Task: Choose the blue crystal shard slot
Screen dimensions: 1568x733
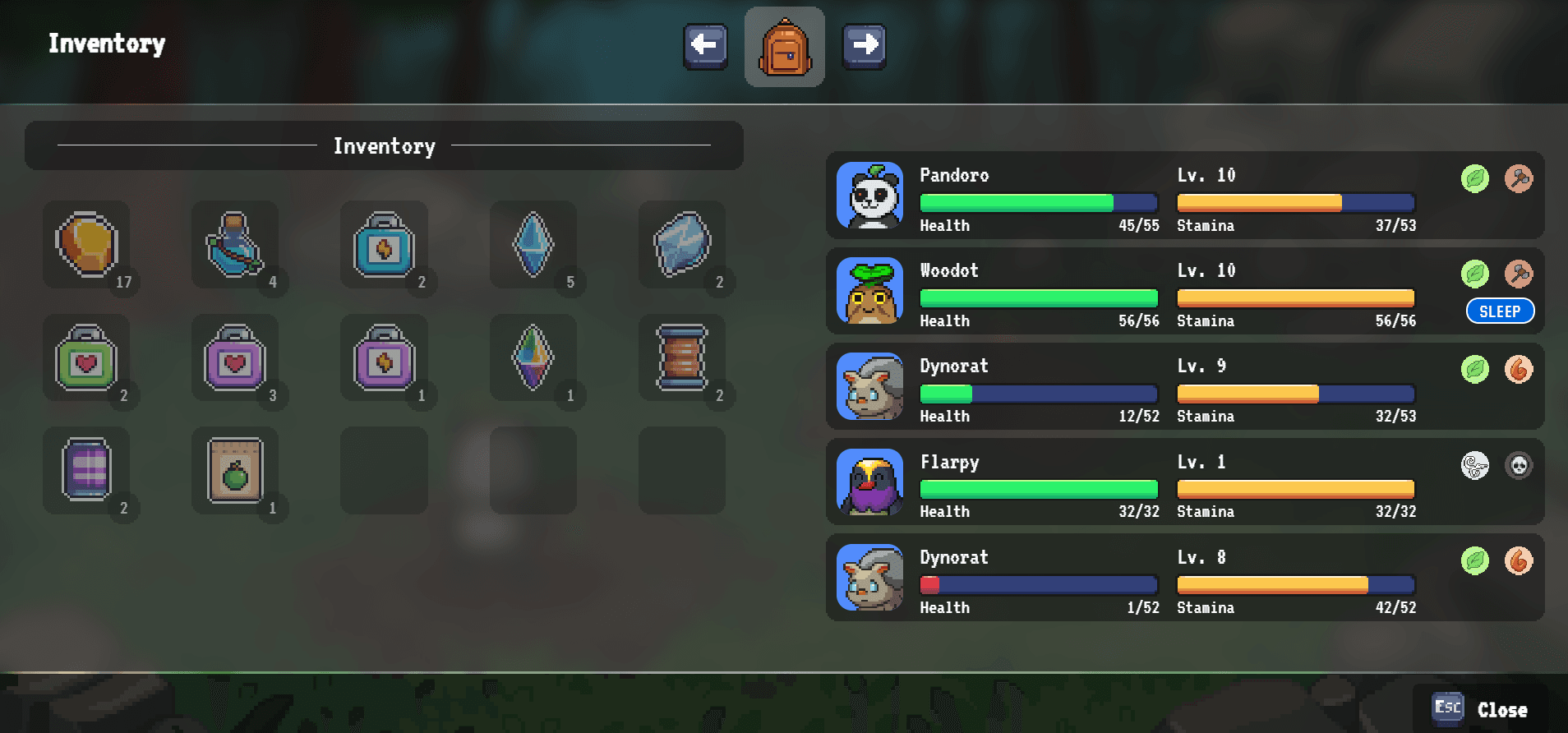Action: (x=533, y=245)
